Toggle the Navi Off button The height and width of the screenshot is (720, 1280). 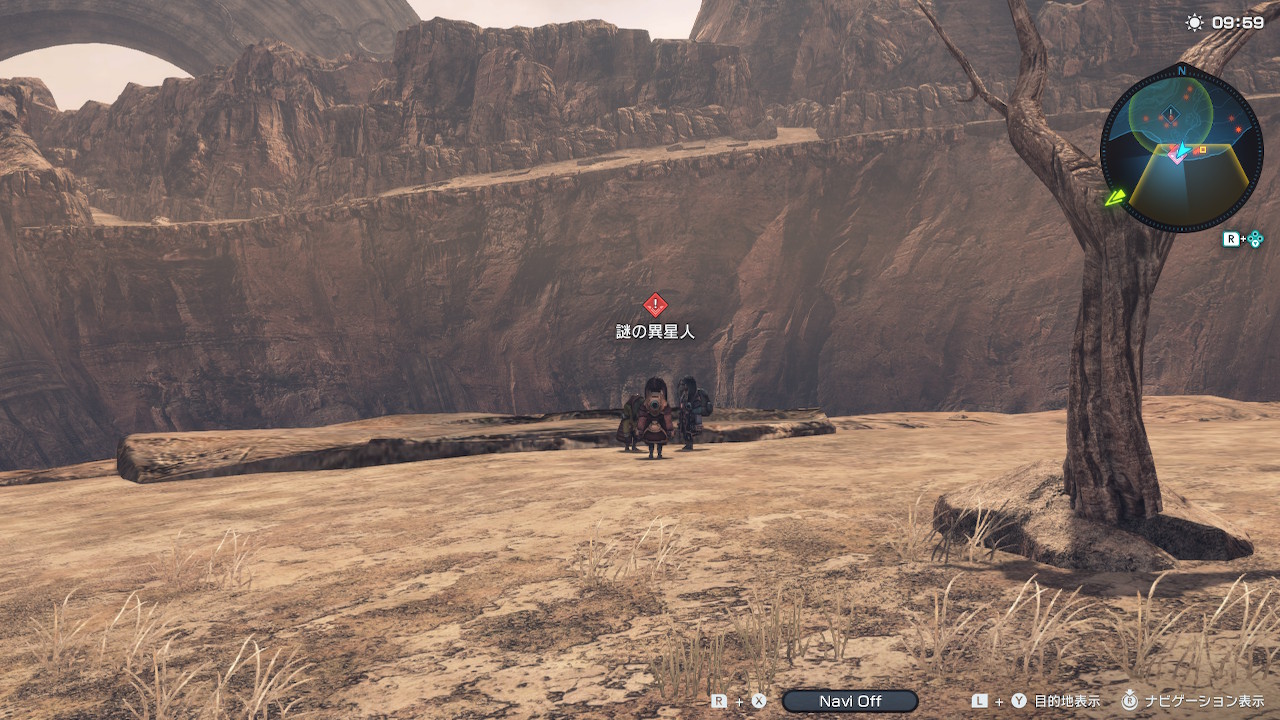click(x=849, y=701)
